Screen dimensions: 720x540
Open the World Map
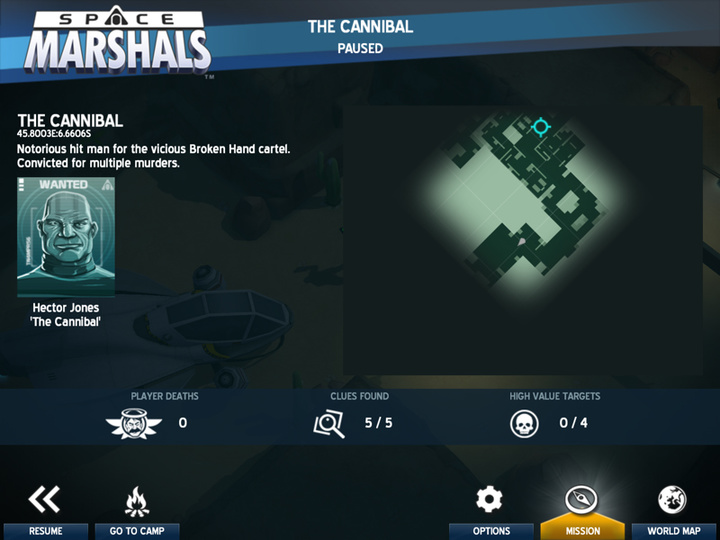click(671, 511)
